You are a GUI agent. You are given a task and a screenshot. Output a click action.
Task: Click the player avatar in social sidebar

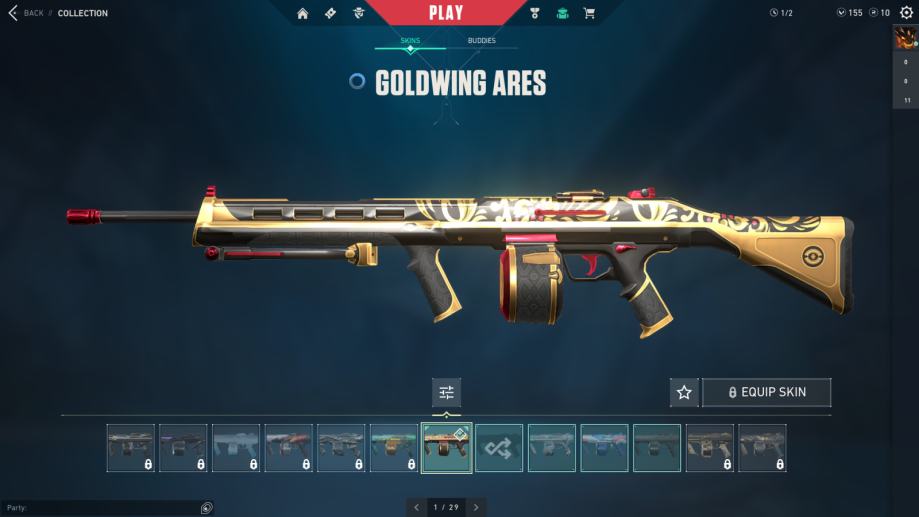(905, 38)
